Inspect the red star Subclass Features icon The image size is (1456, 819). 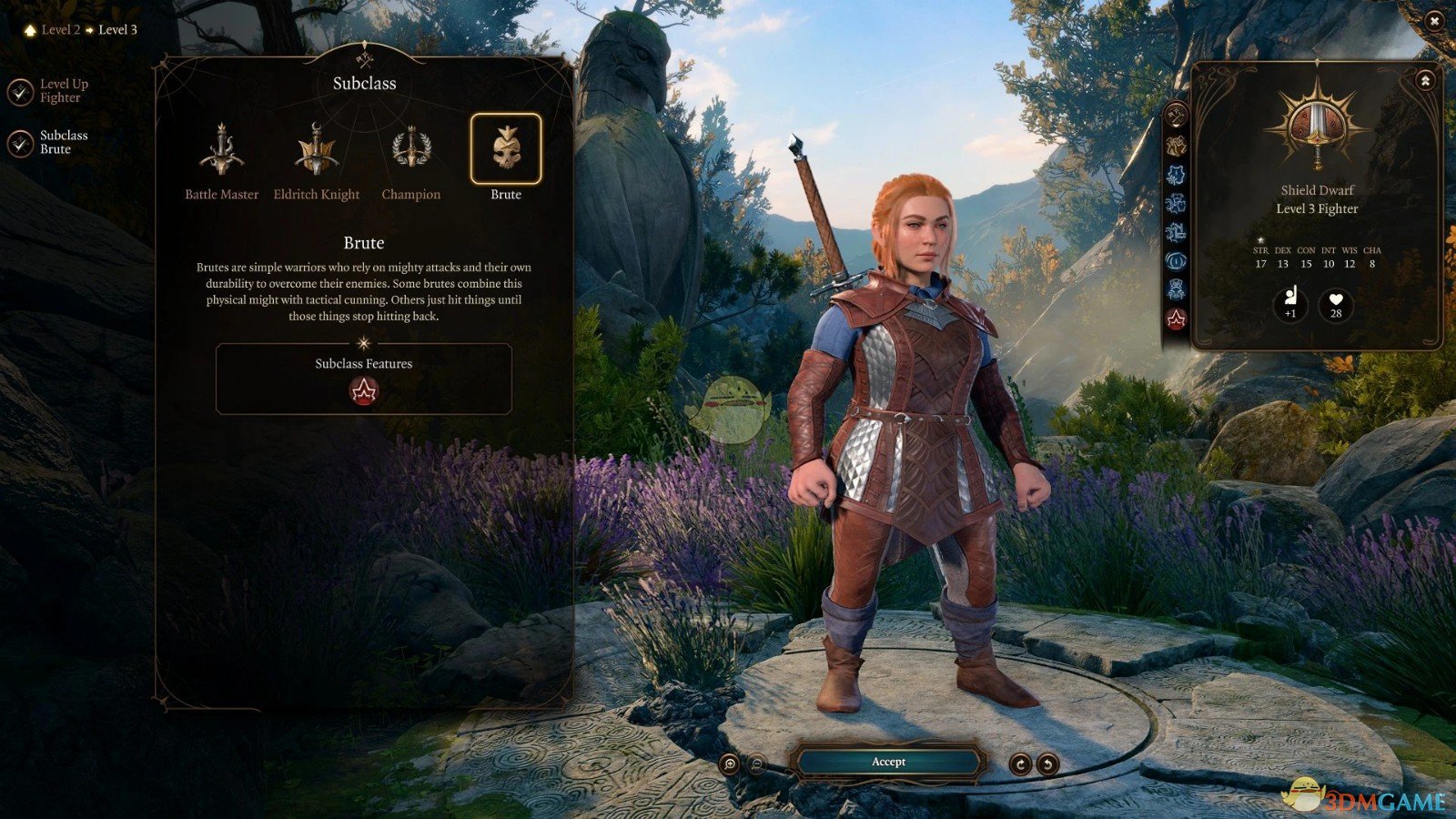click(x=364, y=391)
